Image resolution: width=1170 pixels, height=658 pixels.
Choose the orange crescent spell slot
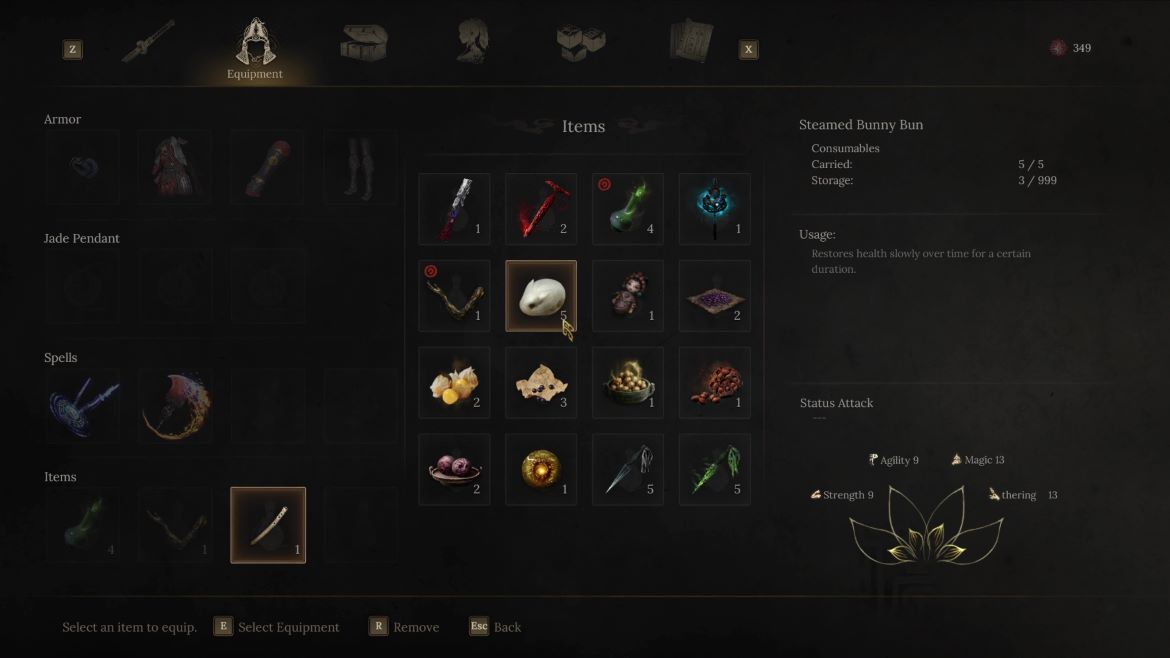[175, 406]
